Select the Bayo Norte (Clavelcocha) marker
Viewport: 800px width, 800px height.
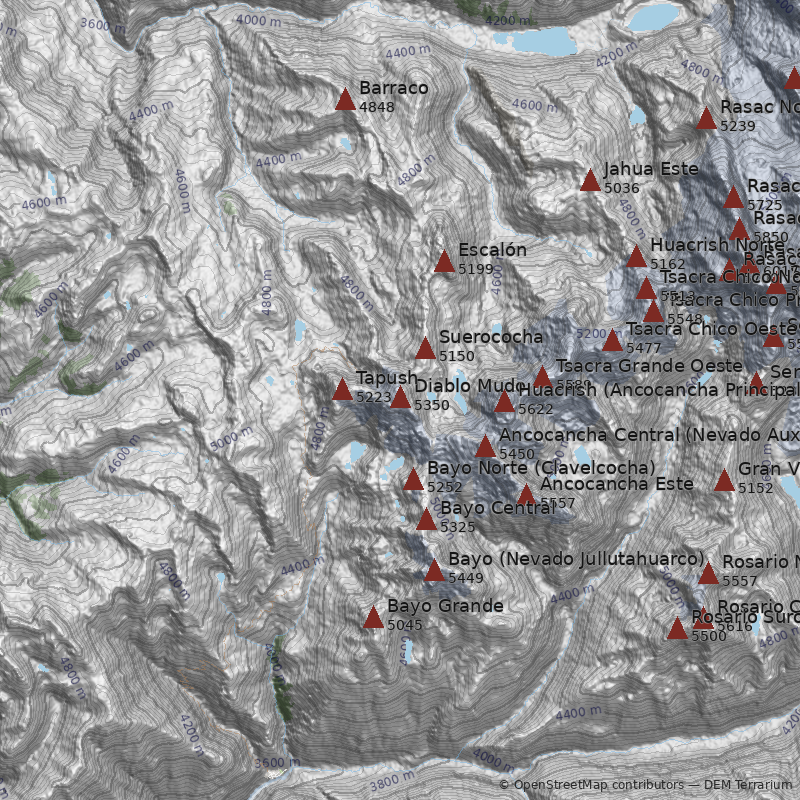pyautogui.click(x=413, y=480)
